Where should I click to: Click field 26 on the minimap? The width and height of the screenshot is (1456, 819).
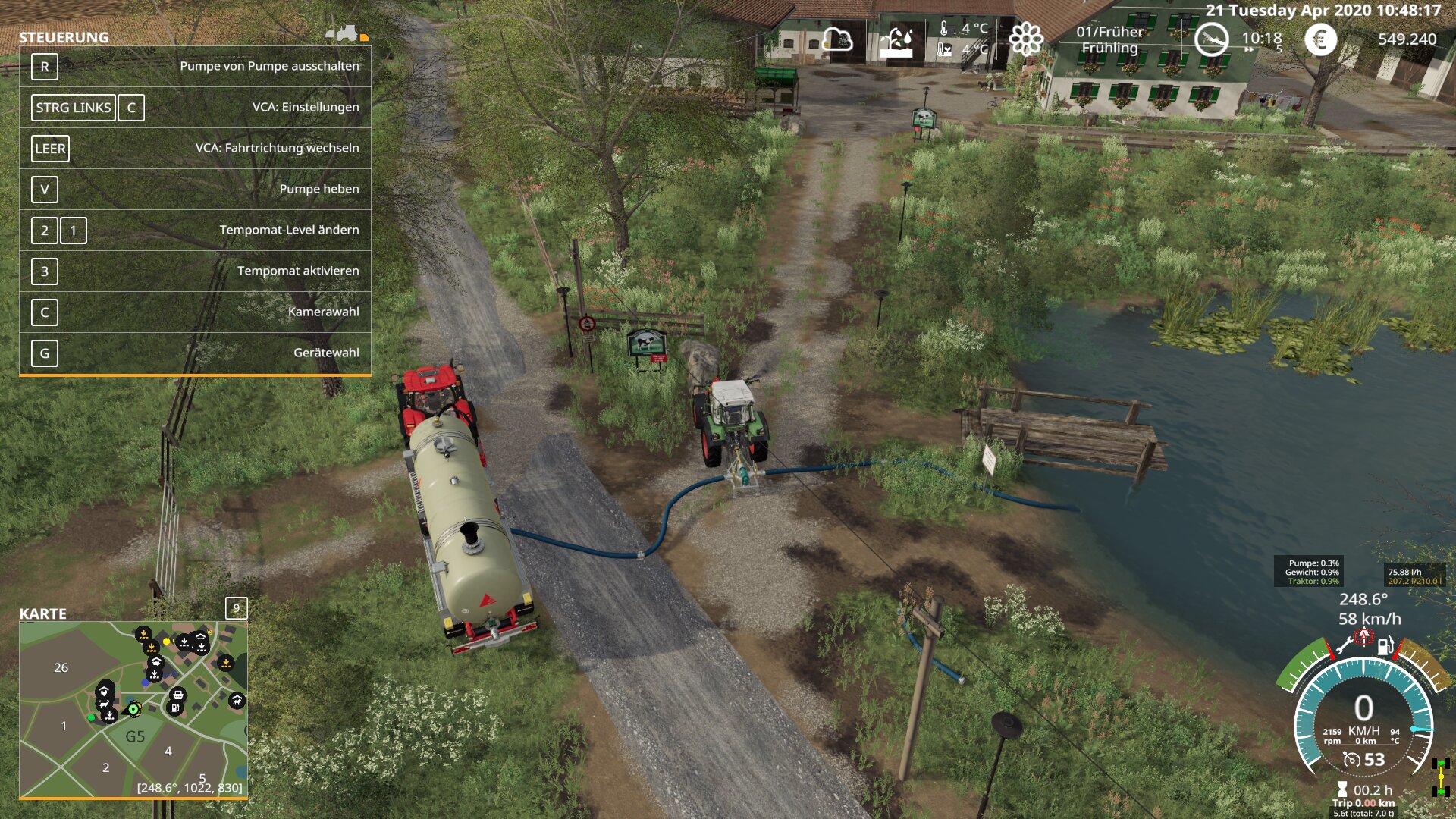[61, 667]
